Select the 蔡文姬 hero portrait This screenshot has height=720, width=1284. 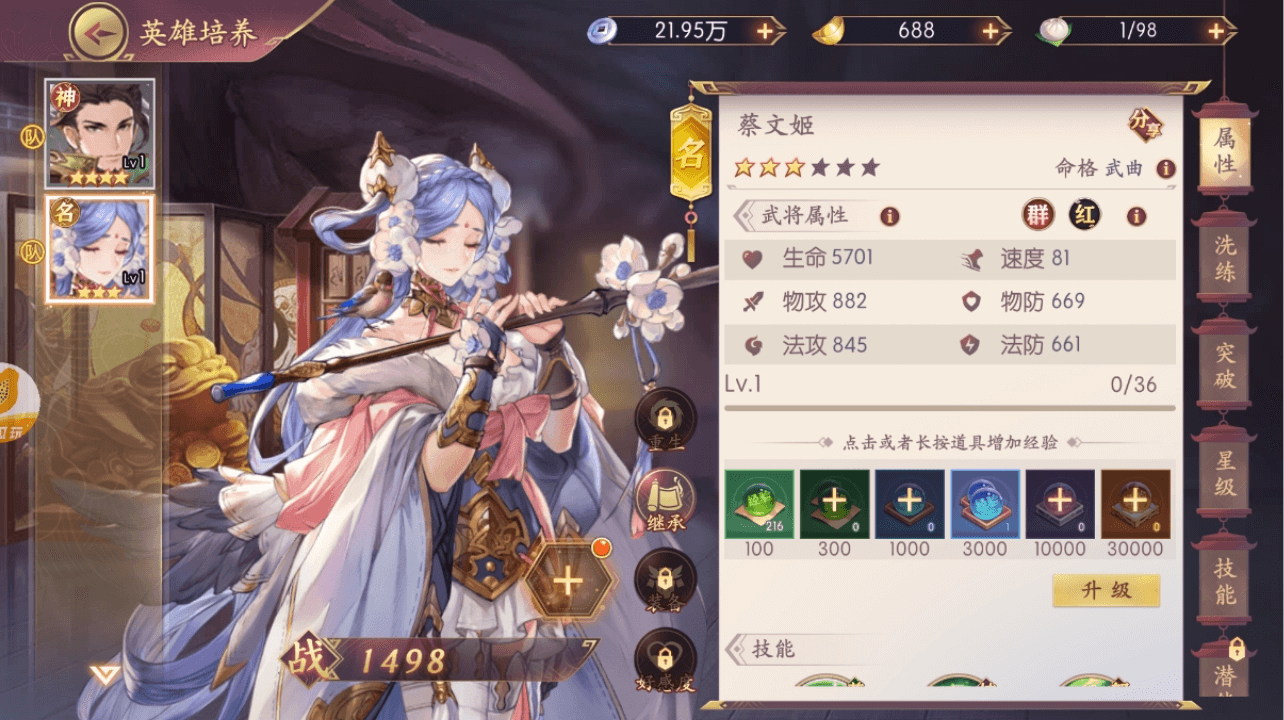pyautogui.click(x=100, y=249)
